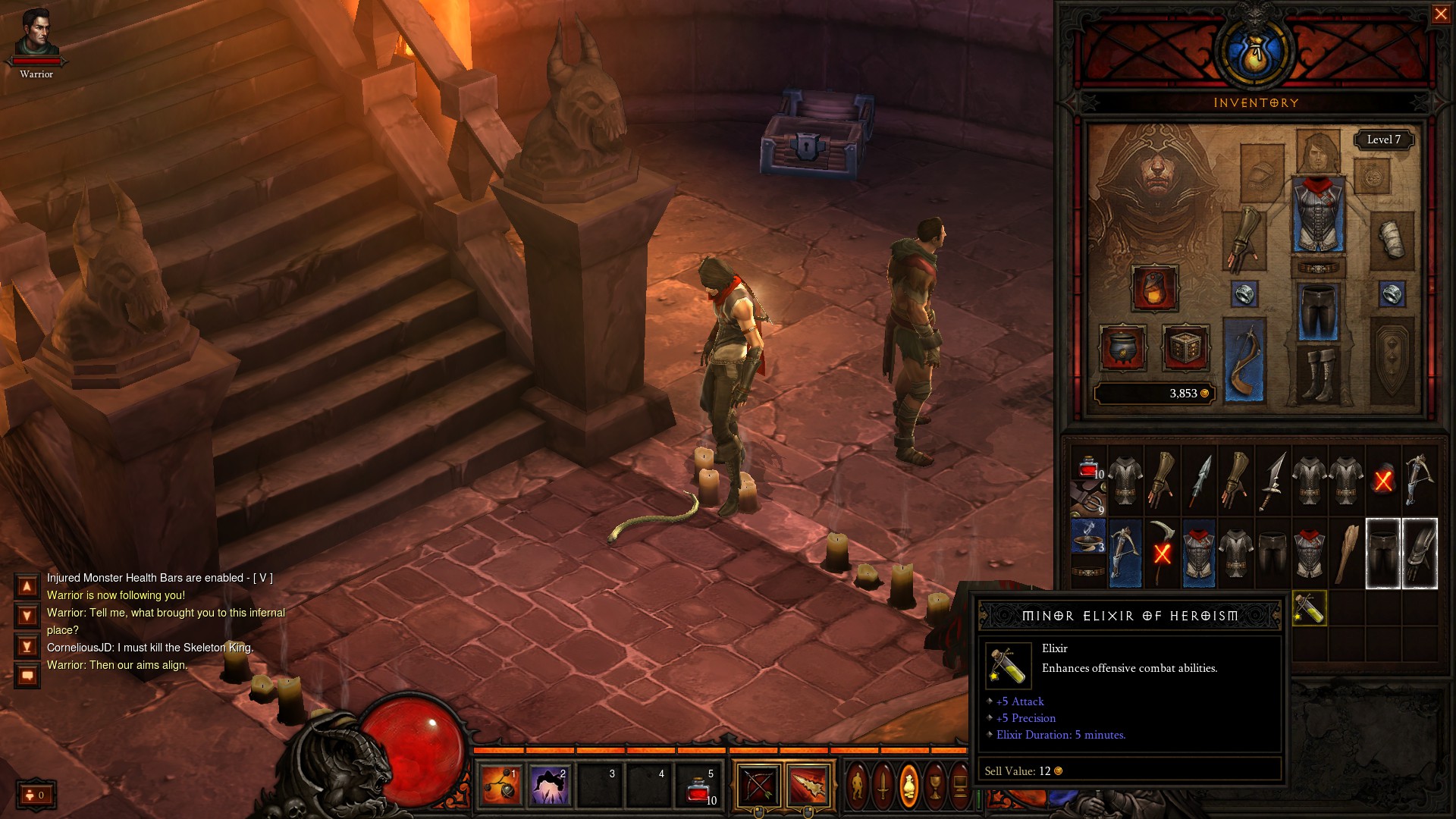Activate the vault skill in slot 2
The width and height of the screenshot is (1456, 819).
pos(550,786)
